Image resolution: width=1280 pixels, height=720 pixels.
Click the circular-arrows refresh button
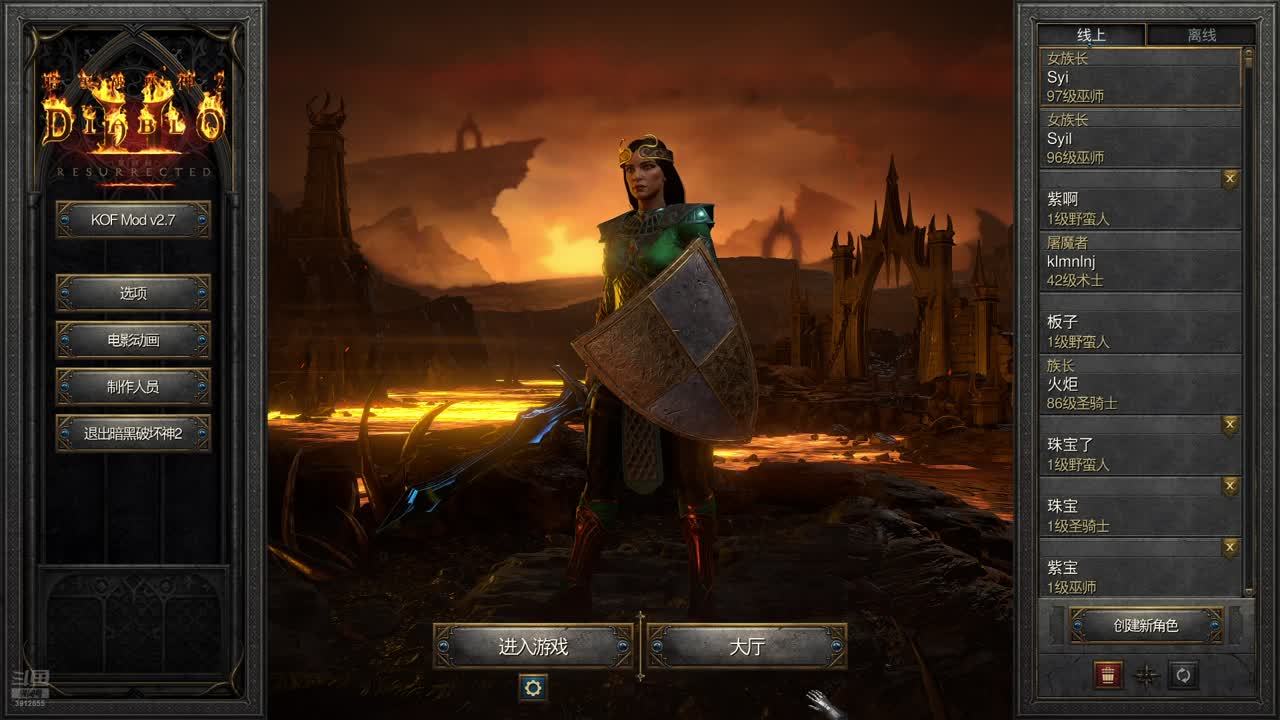point(1183,675)
